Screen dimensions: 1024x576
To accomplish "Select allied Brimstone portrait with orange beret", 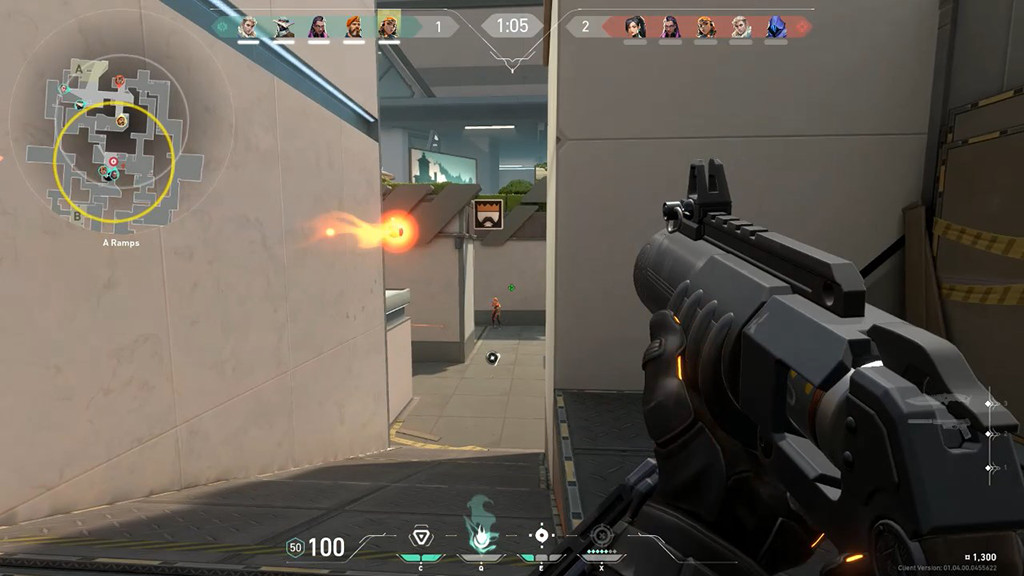I will pyautogui.click(x=353, y=27).
